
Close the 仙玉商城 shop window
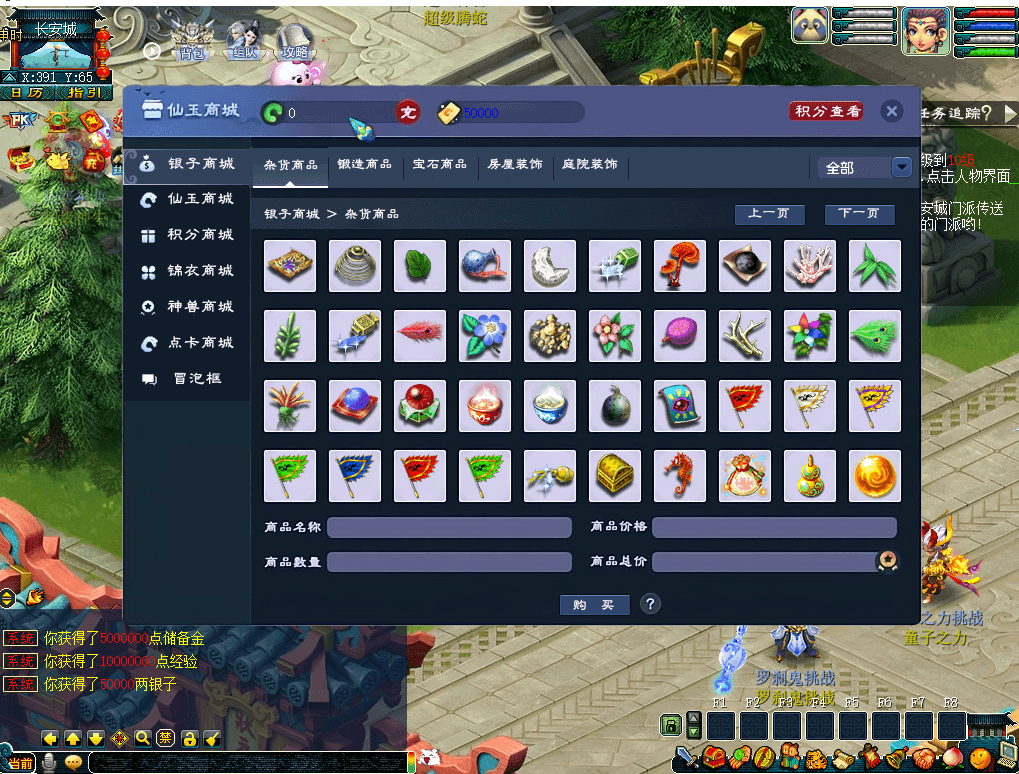click(x=892, y=111)
